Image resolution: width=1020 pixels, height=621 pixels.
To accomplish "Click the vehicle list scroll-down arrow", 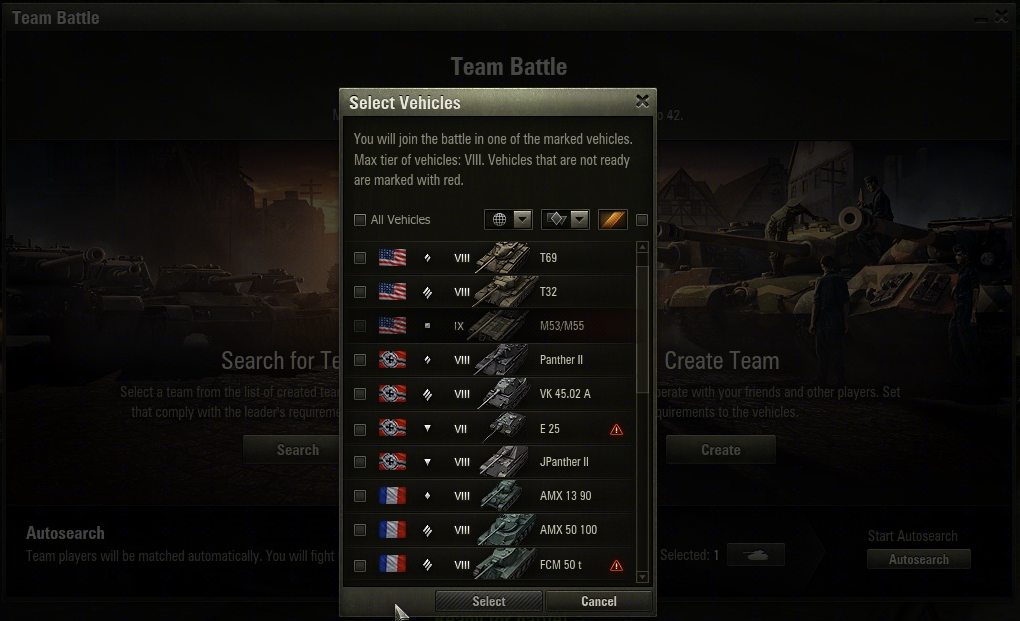I will 642,577.
